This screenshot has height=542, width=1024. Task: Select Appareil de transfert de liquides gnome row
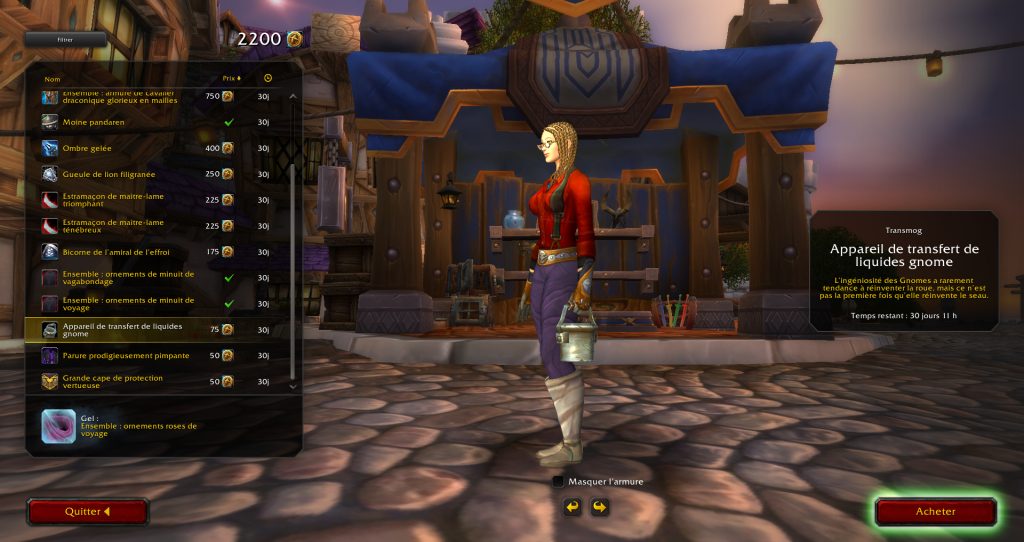pyautogui.click(x=150, y=330)
